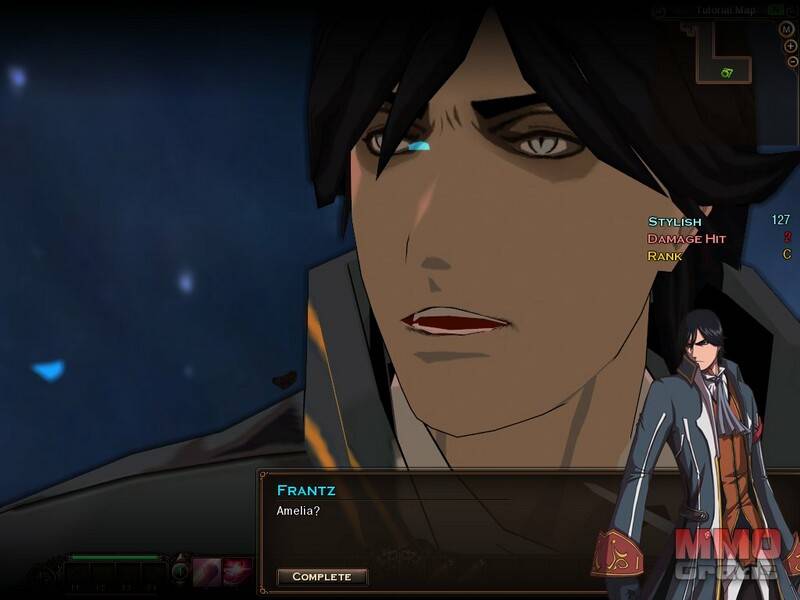Zoom out the minimap with the minus button
Screen dimensions: 800x600
click(x=790, y=62)
